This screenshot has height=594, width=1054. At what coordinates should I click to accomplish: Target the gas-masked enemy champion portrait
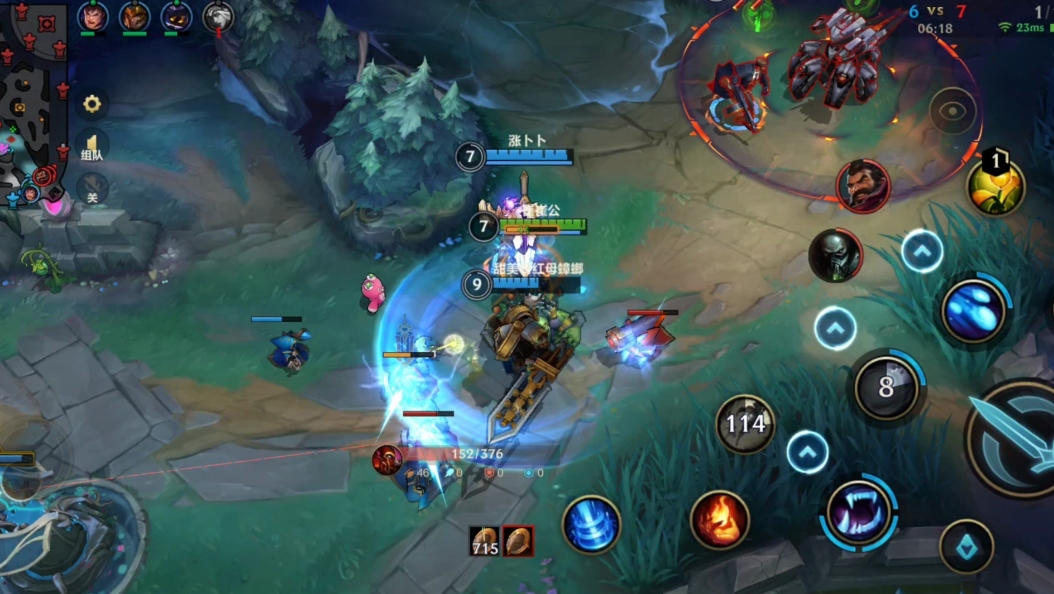(x=835, y=256)
